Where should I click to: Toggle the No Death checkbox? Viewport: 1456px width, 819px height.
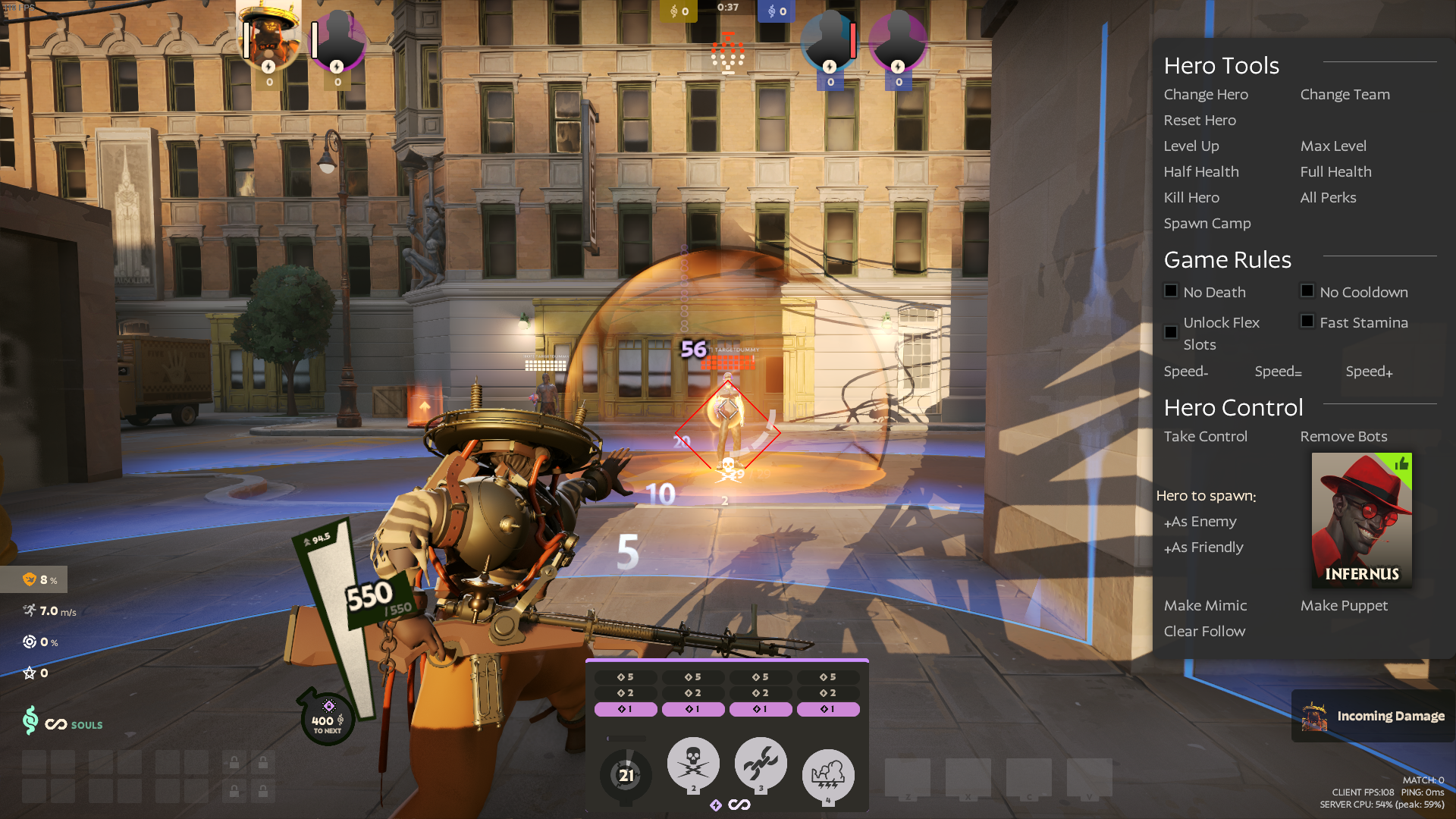click(1171, 291)
